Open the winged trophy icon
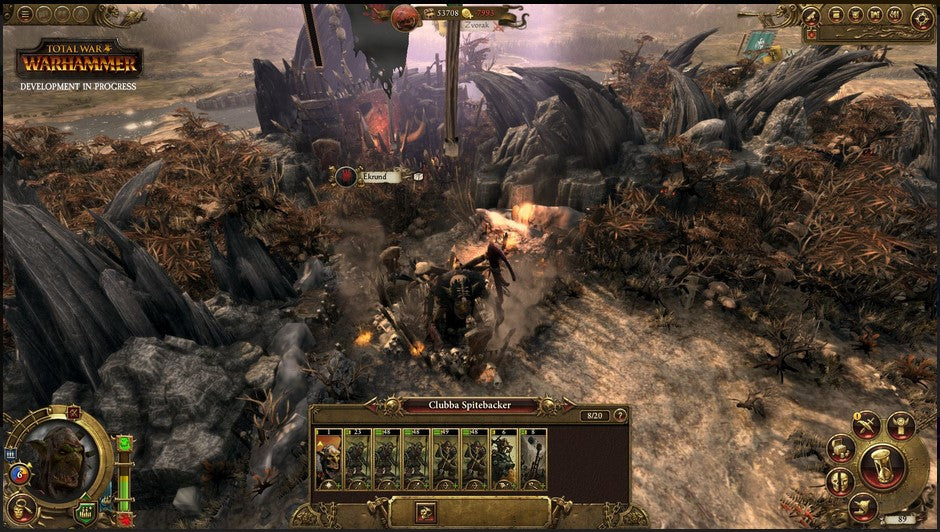Screen dimensions: 940x532 (x=900, y=425)
